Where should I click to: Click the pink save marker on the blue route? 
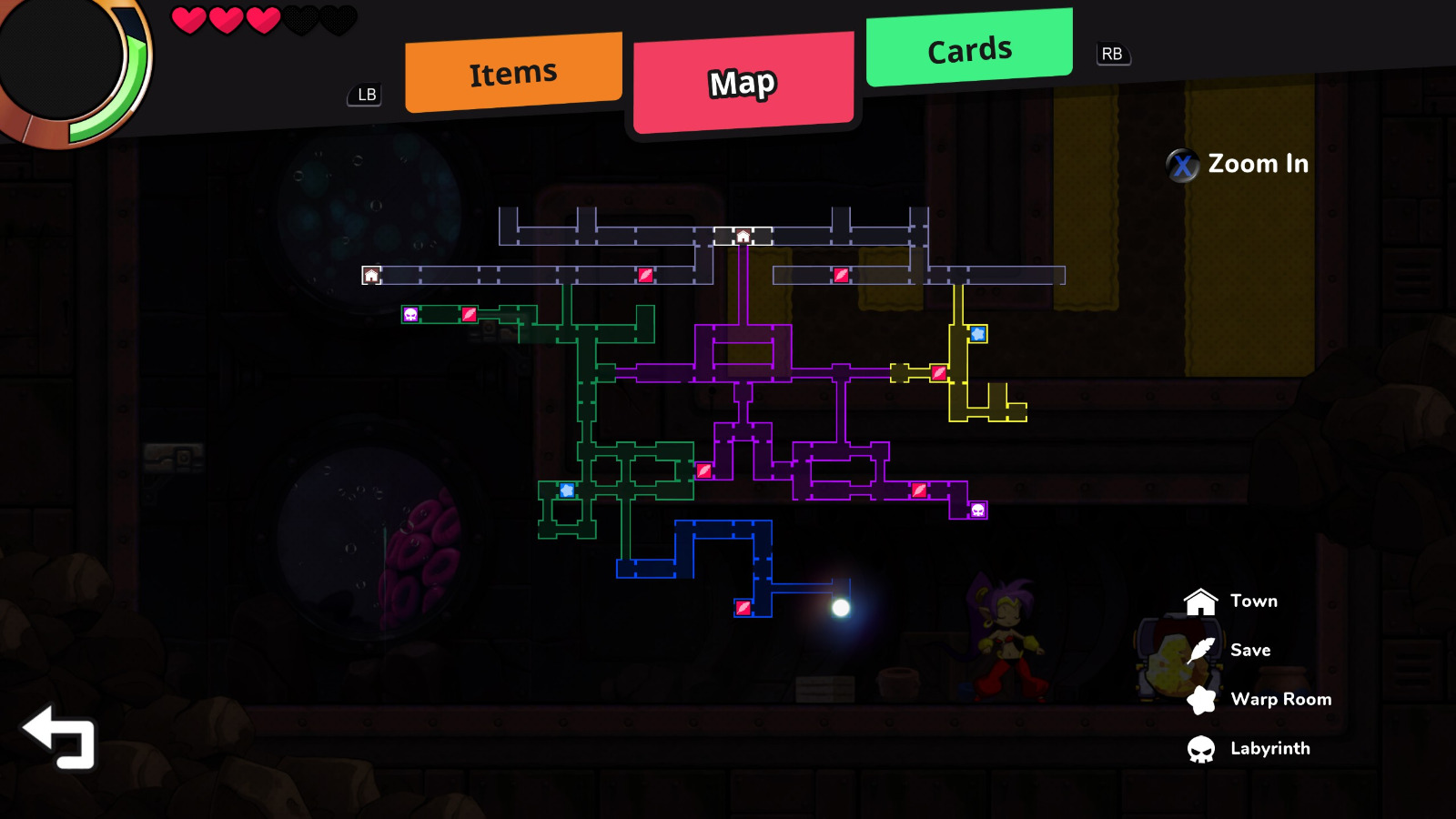click(743, 608)
